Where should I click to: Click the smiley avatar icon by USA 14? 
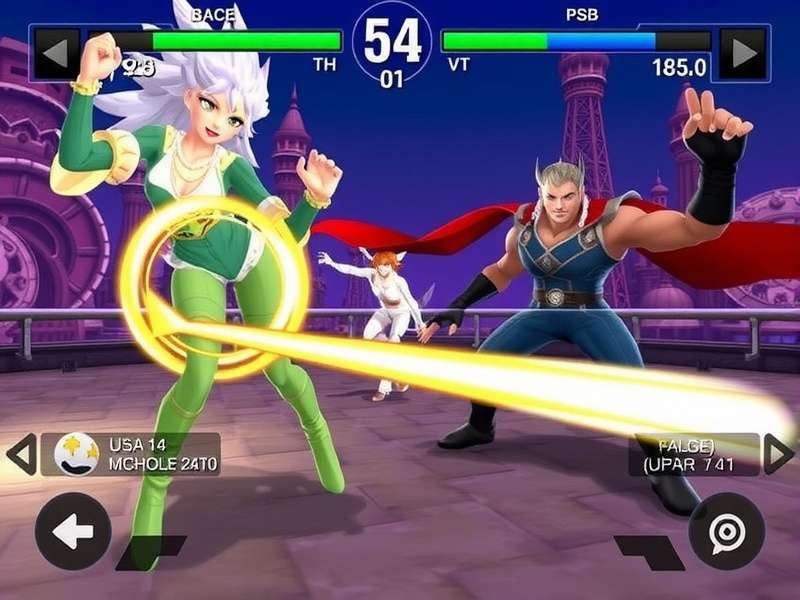[76, 454]
